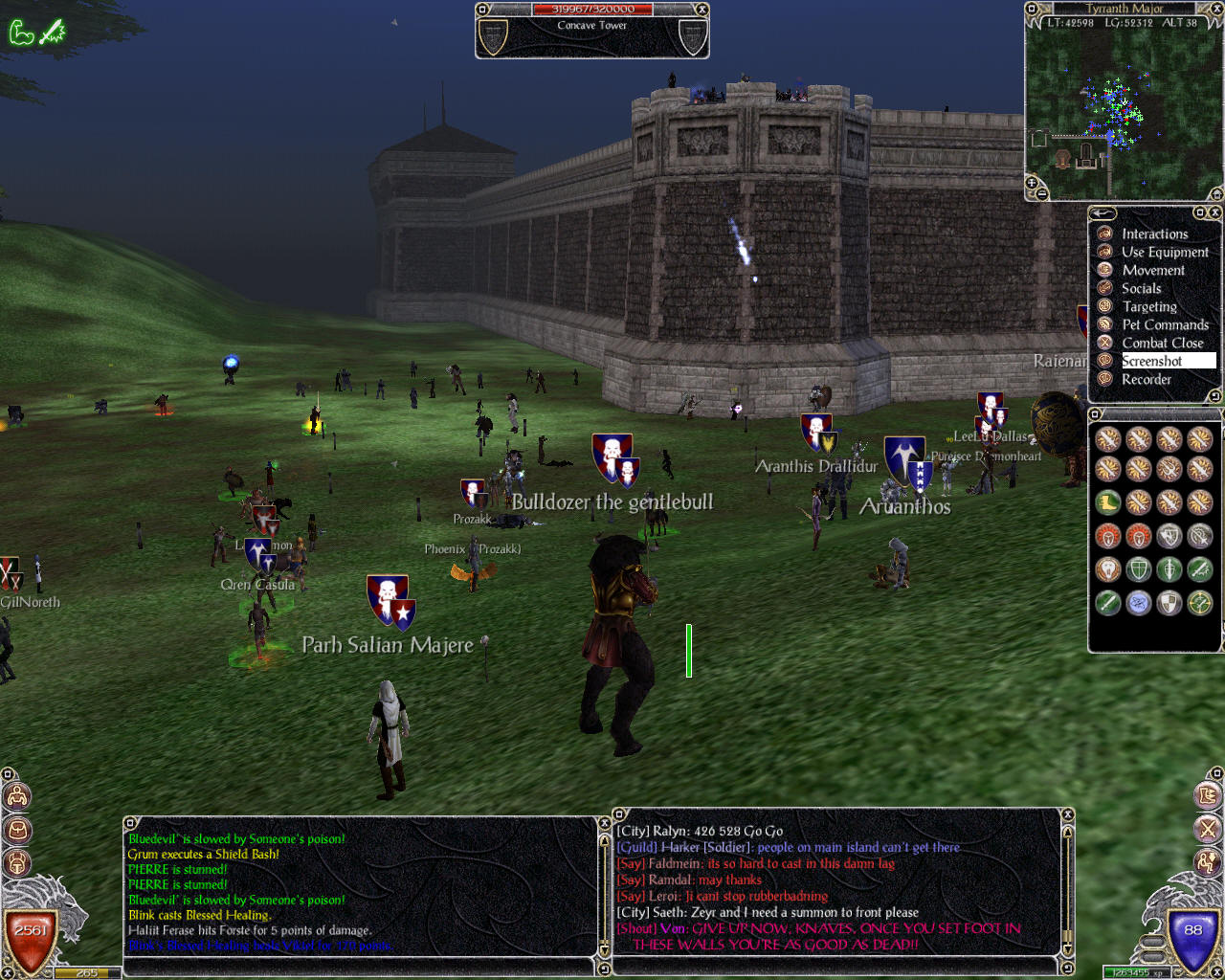Close the Tyrranth Major minimap window
Screen dimensions: 1225x980
pyautogui.click(x=1217, y=9)
